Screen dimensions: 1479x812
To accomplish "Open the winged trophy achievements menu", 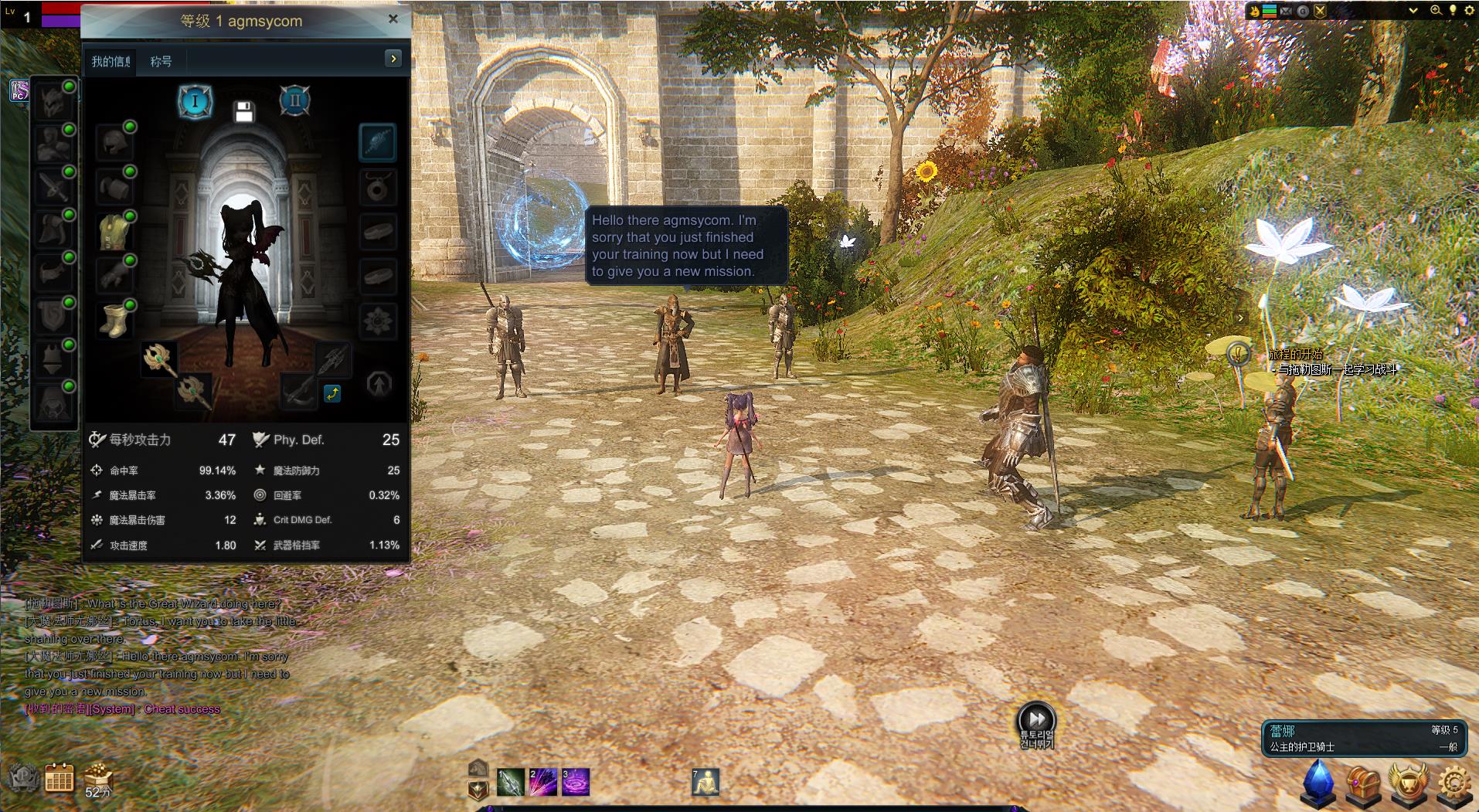I will point(1409,782).
